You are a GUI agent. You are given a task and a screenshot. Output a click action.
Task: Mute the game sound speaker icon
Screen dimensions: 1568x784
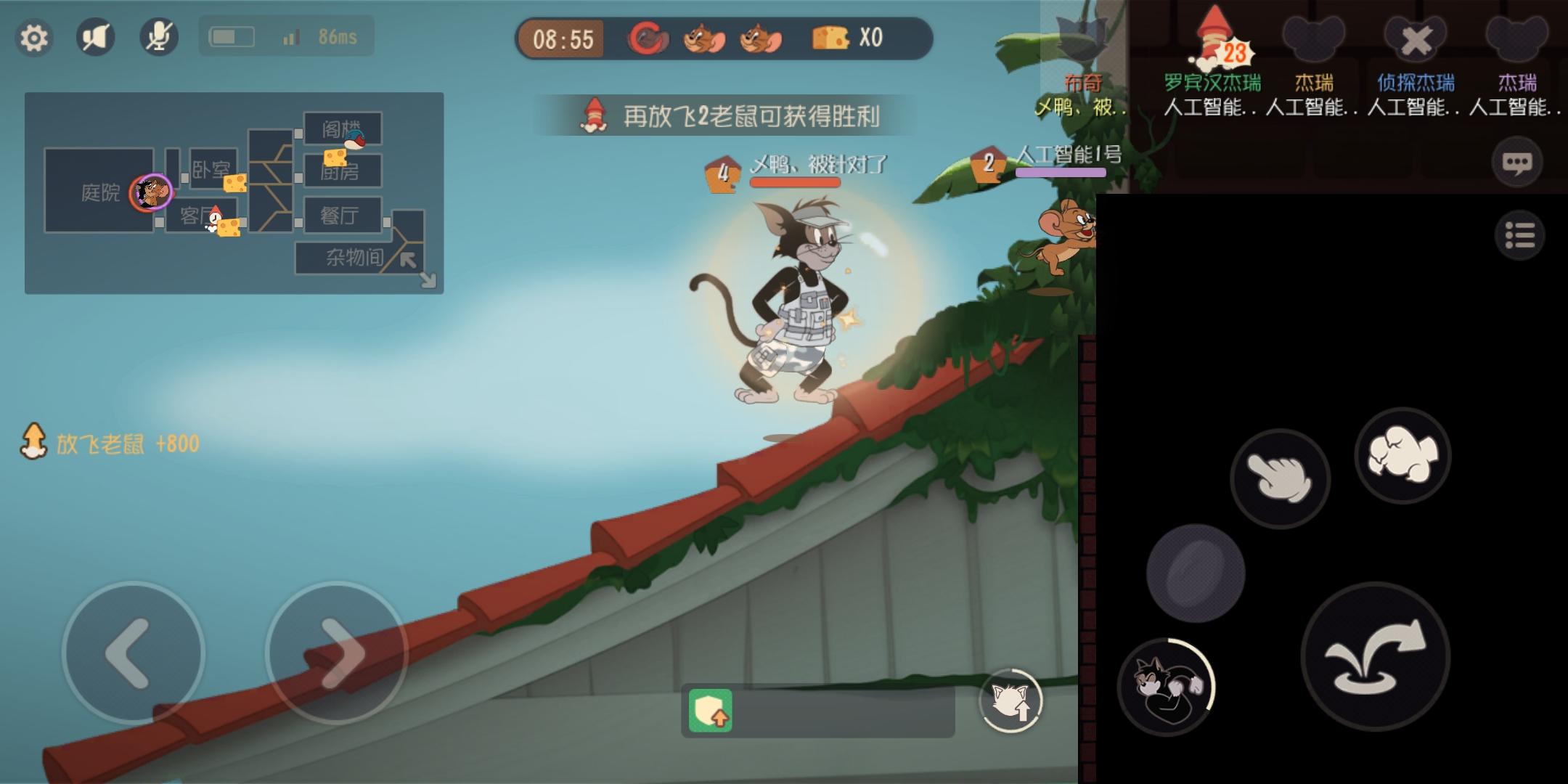(x=97, y=38)
